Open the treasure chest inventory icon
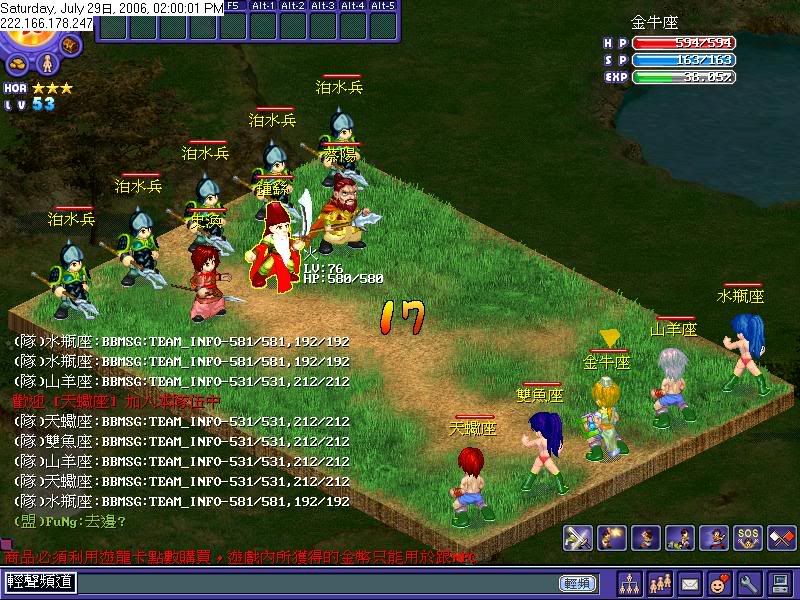Viewport: 800px width, 600px height. pyautogui.click(x=69, y=45)
